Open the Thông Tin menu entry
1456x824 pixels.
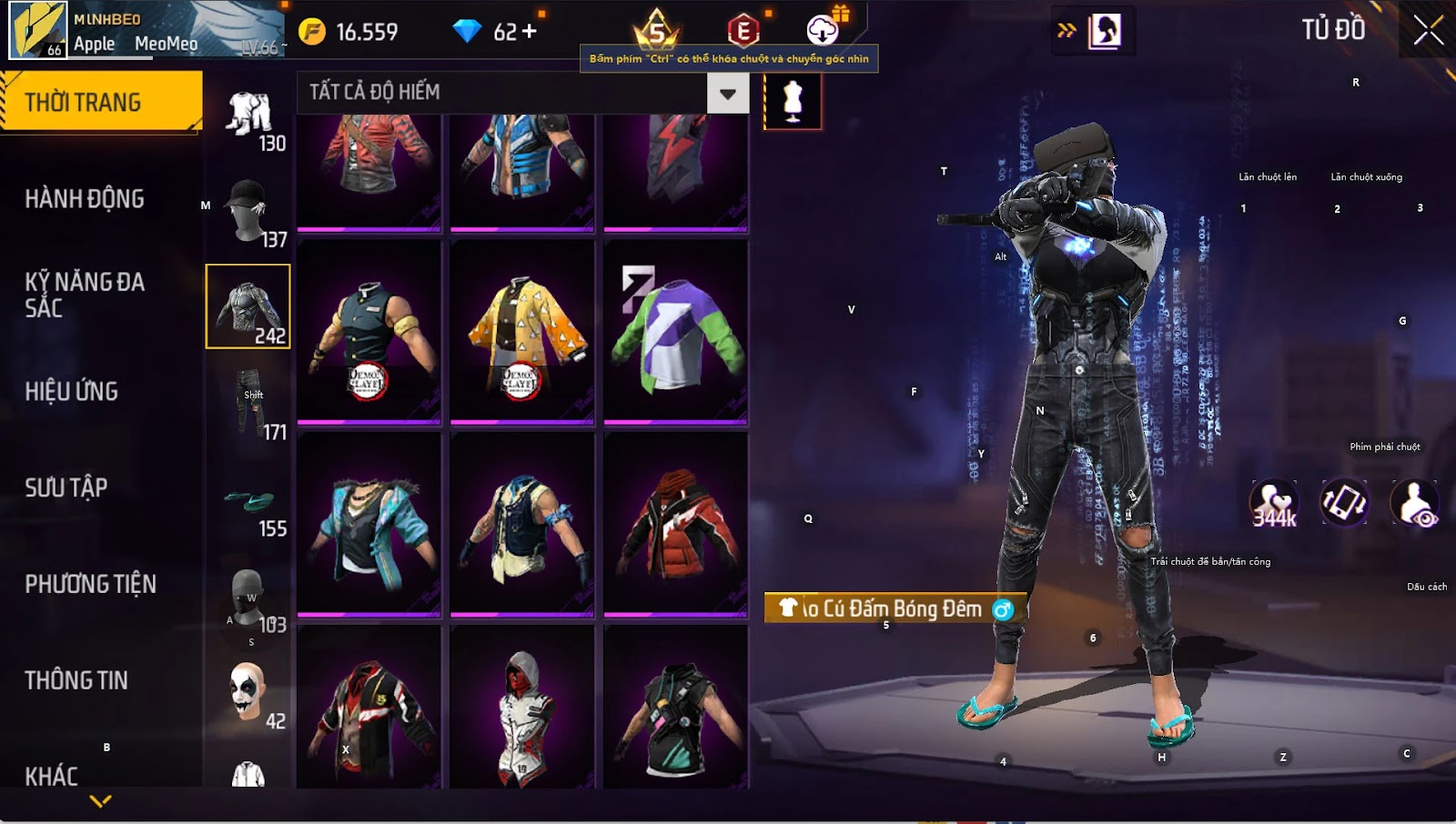click(76, 680)
